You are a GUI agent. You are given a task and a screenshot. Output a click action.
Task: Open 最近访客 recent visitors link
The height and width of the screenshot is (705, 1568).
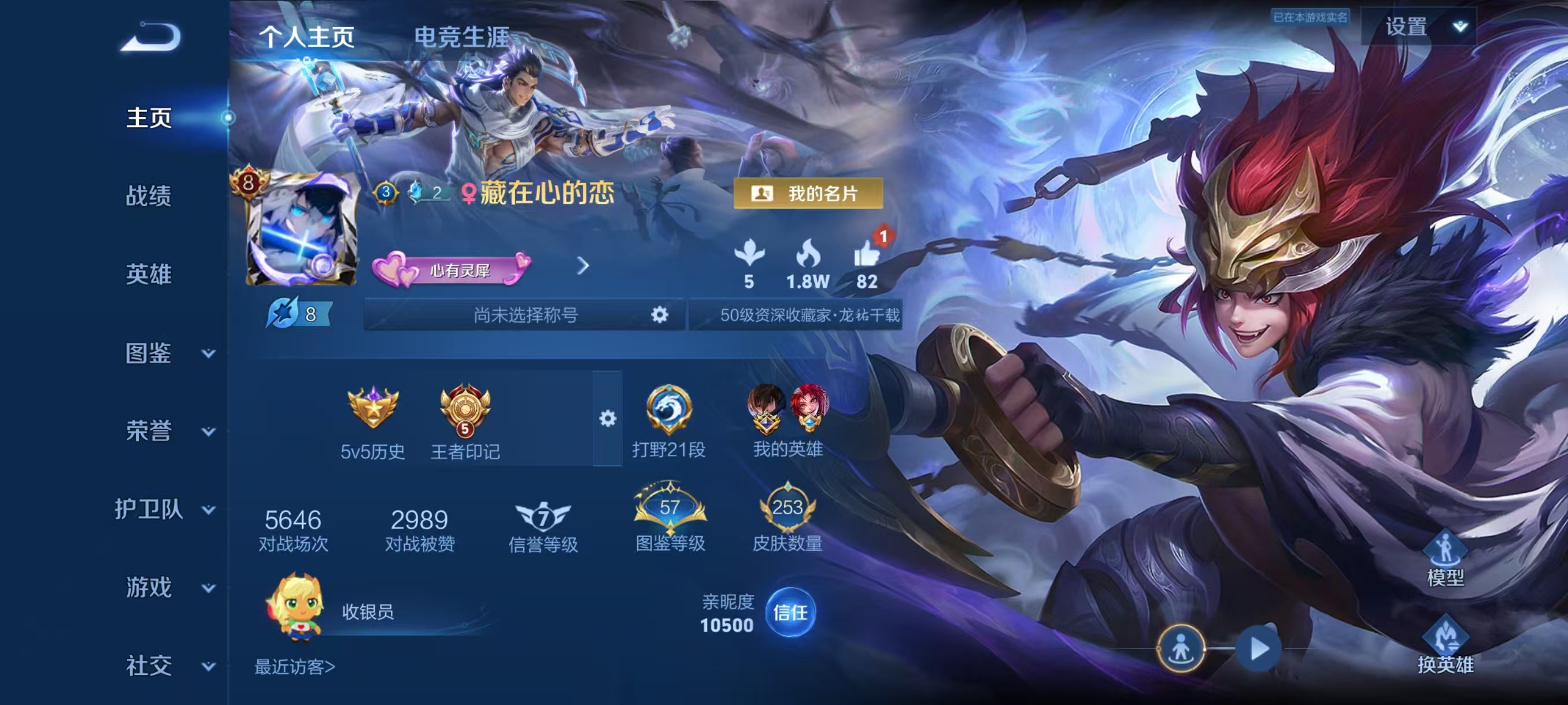coord(295,667)
